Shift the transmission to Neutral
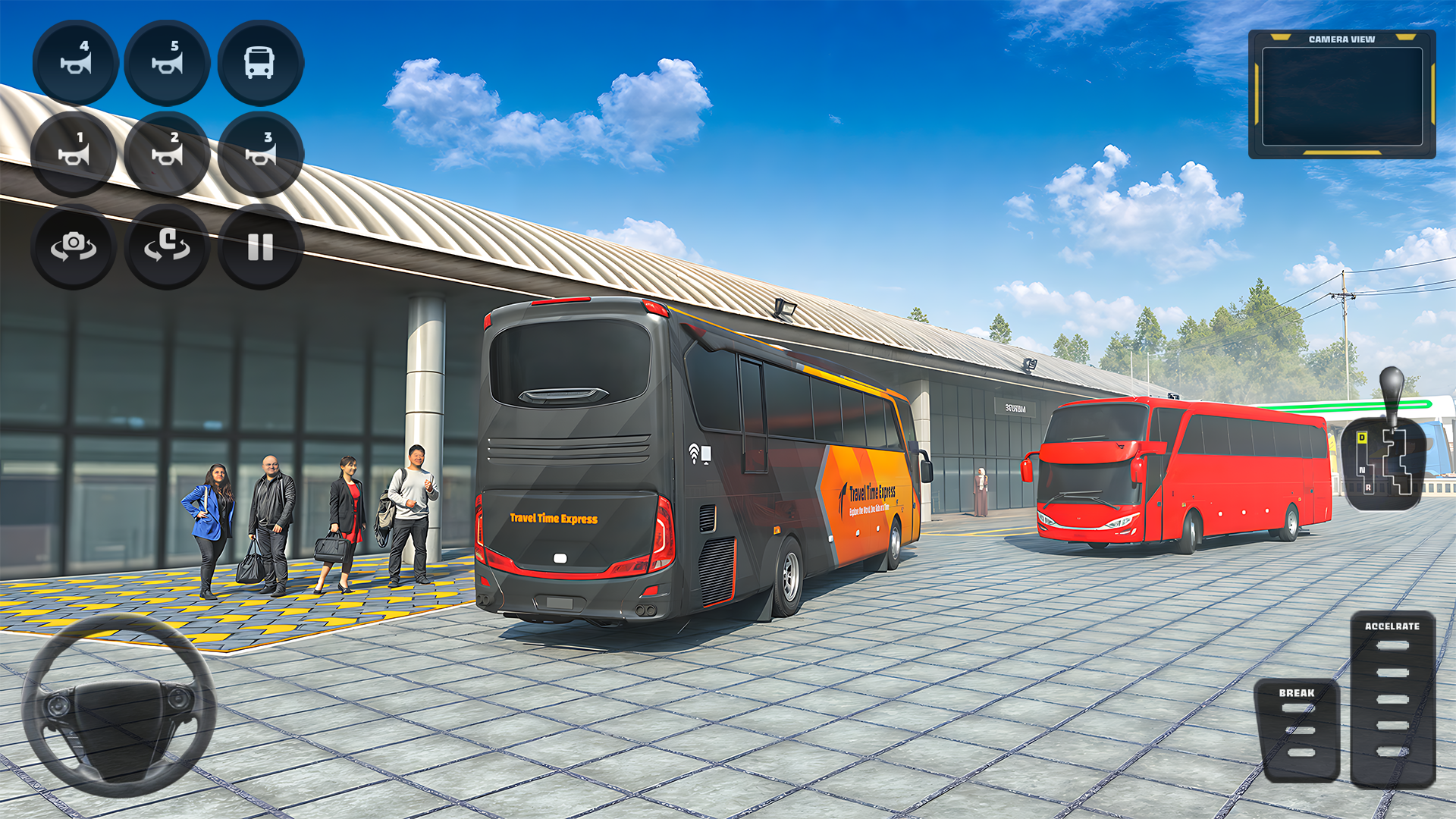 pos(1362,470)
